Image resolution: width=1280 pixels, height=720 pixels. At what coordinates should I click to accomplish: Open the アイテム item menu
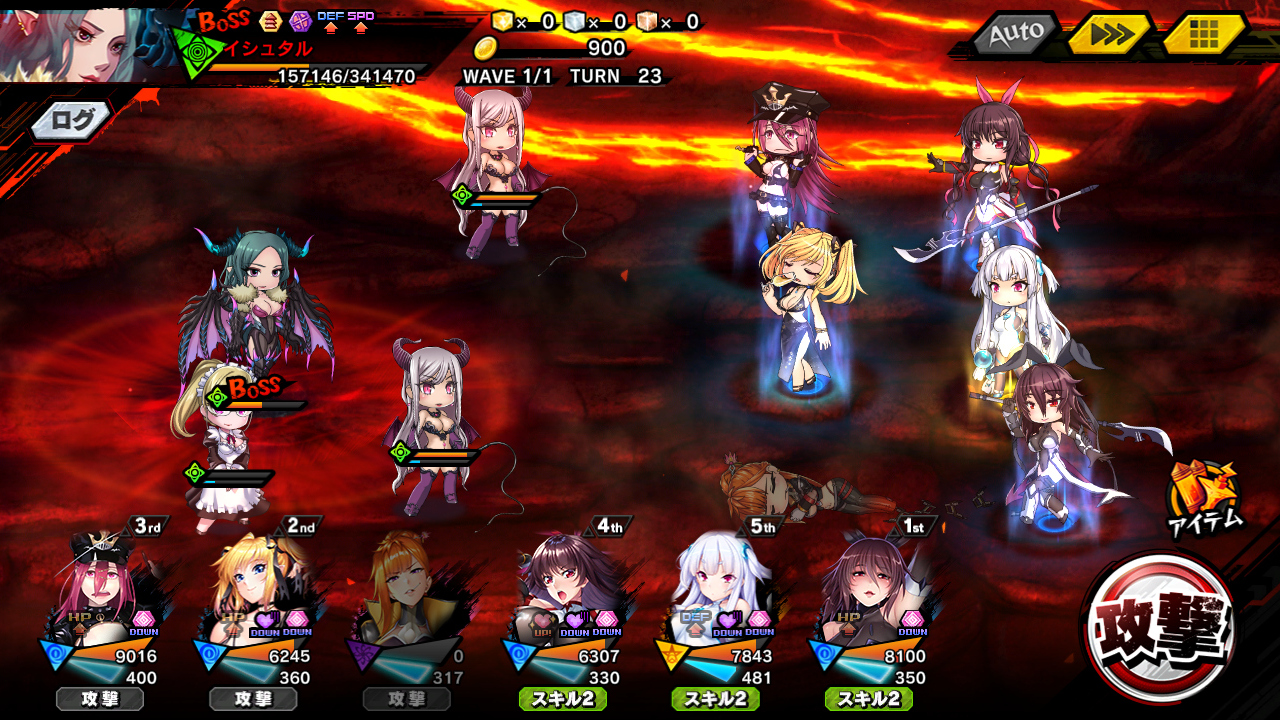[1203, 497]
